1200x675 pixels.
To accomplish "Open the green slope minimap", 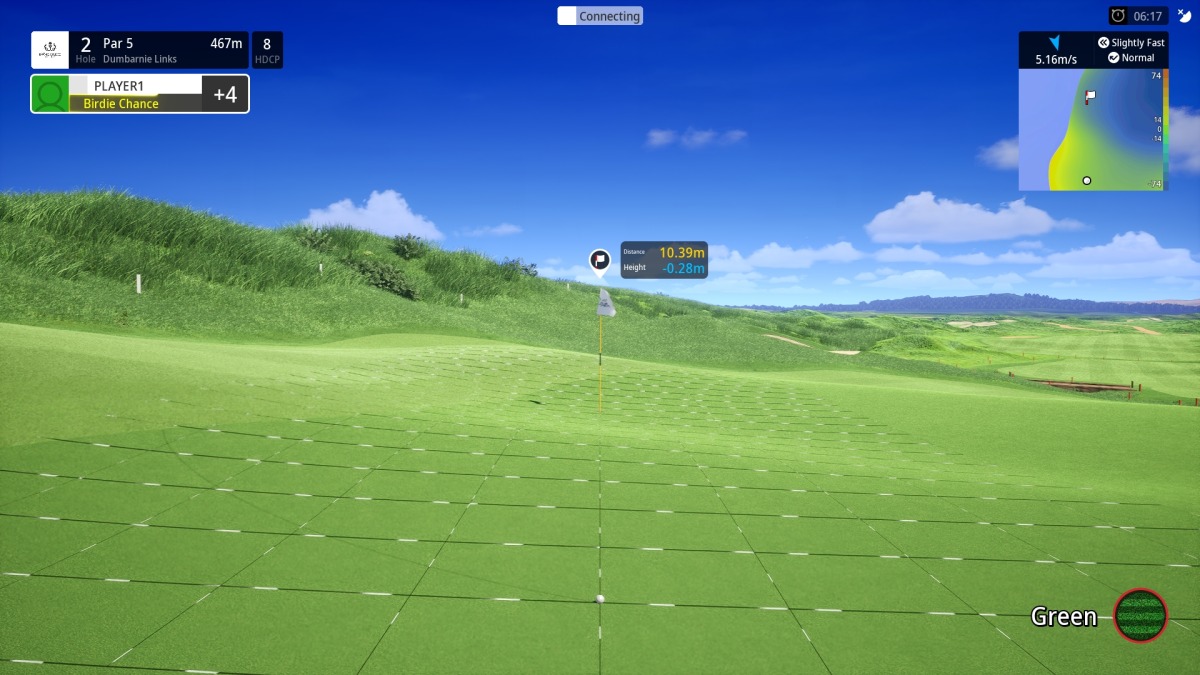I will (x=1092, y=130).
